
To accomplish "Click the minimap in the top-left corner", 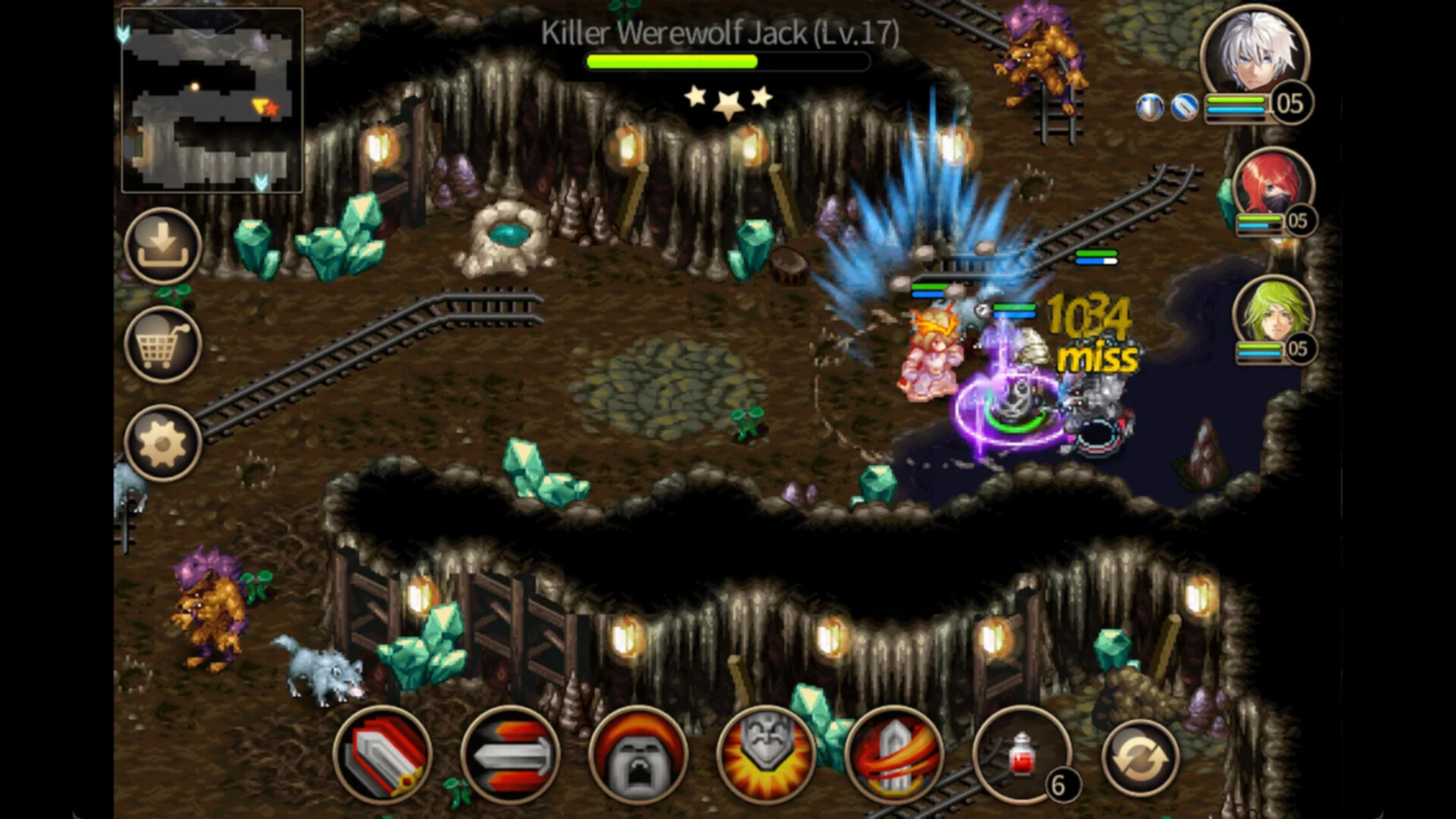I will [x=212, y=99].
